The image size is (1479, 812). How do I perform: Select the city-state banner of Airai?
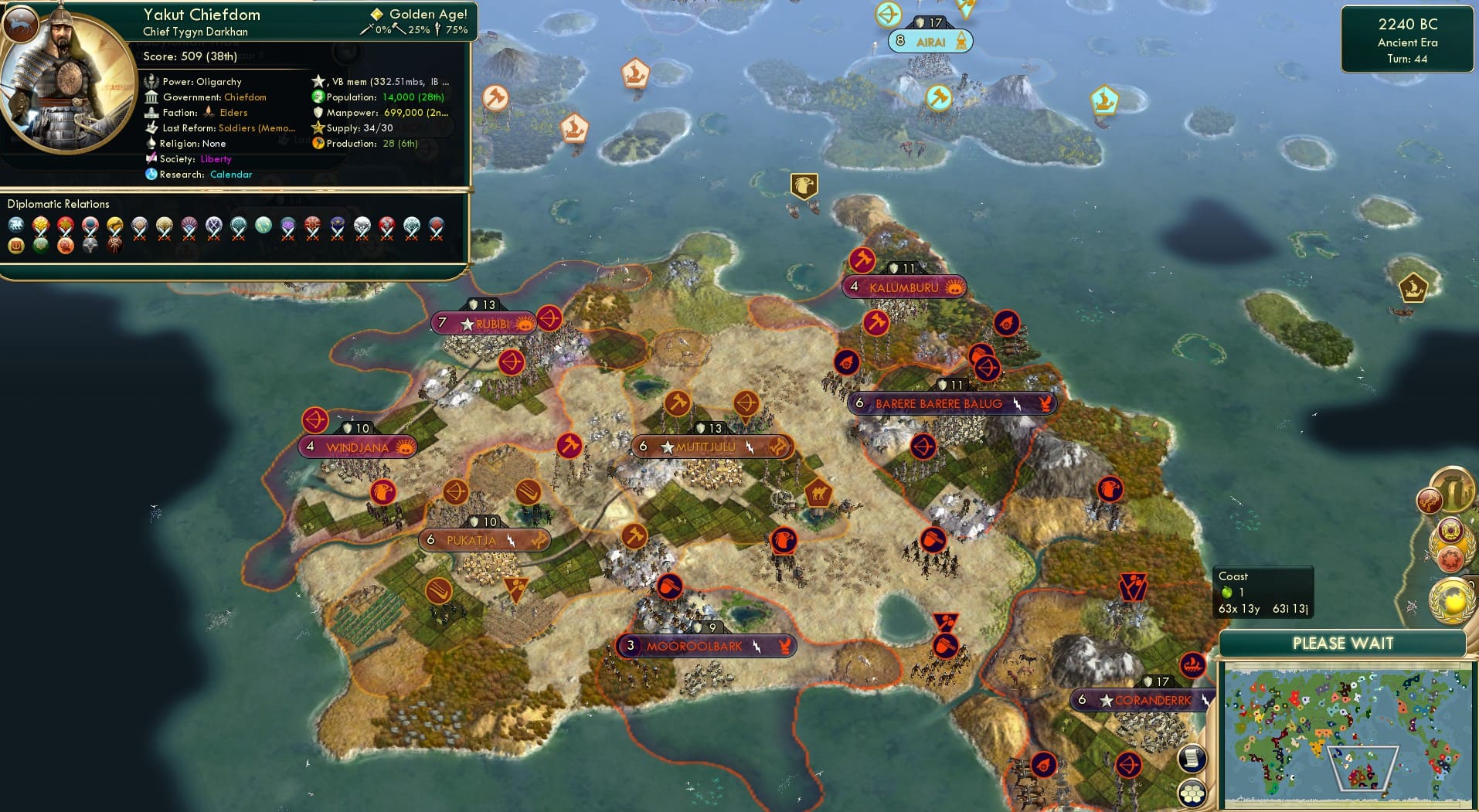(x=931, y=42)
